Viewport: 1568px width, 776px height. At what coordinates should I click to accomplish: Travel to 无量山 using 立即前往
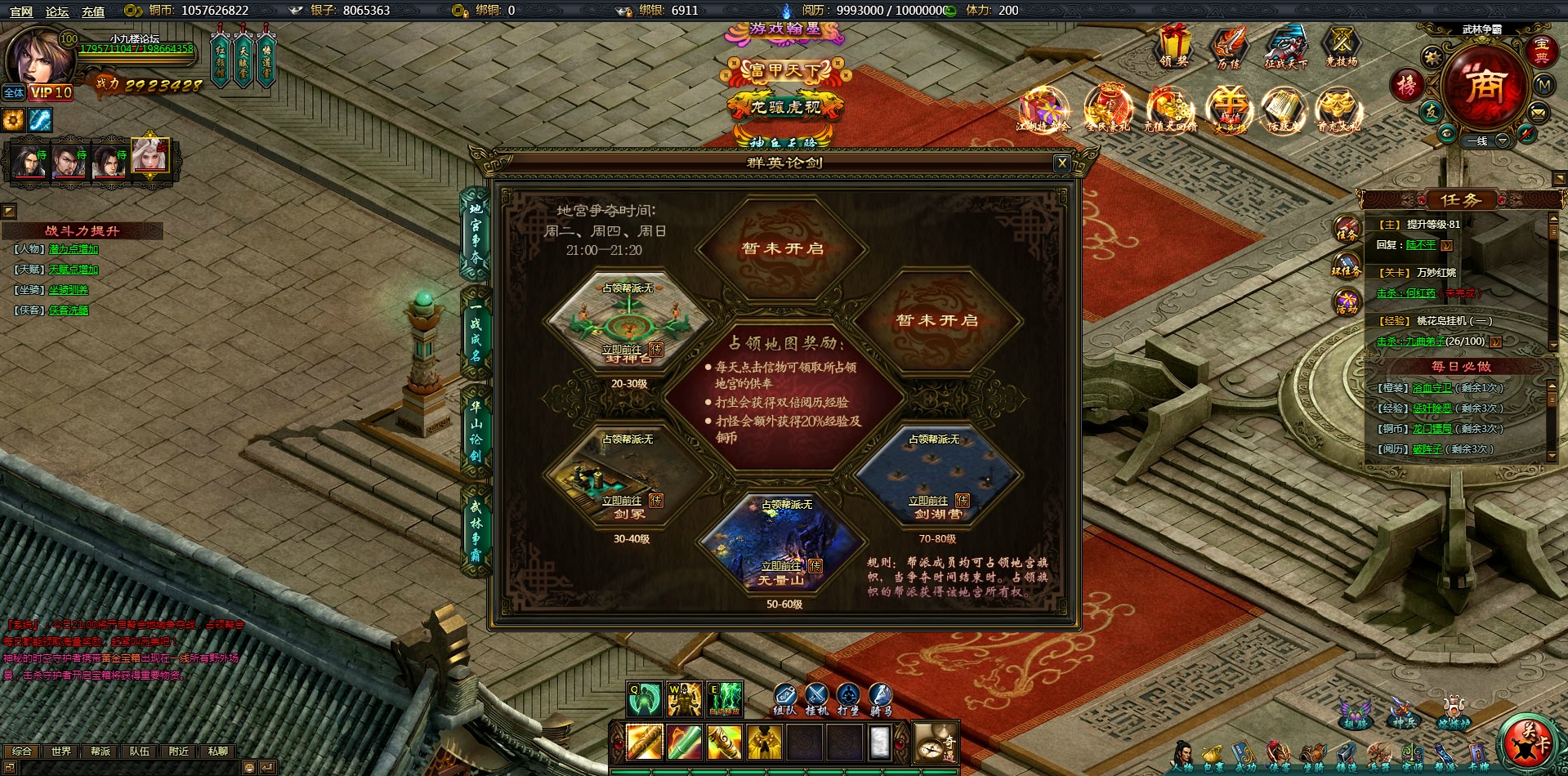point(780,566)
